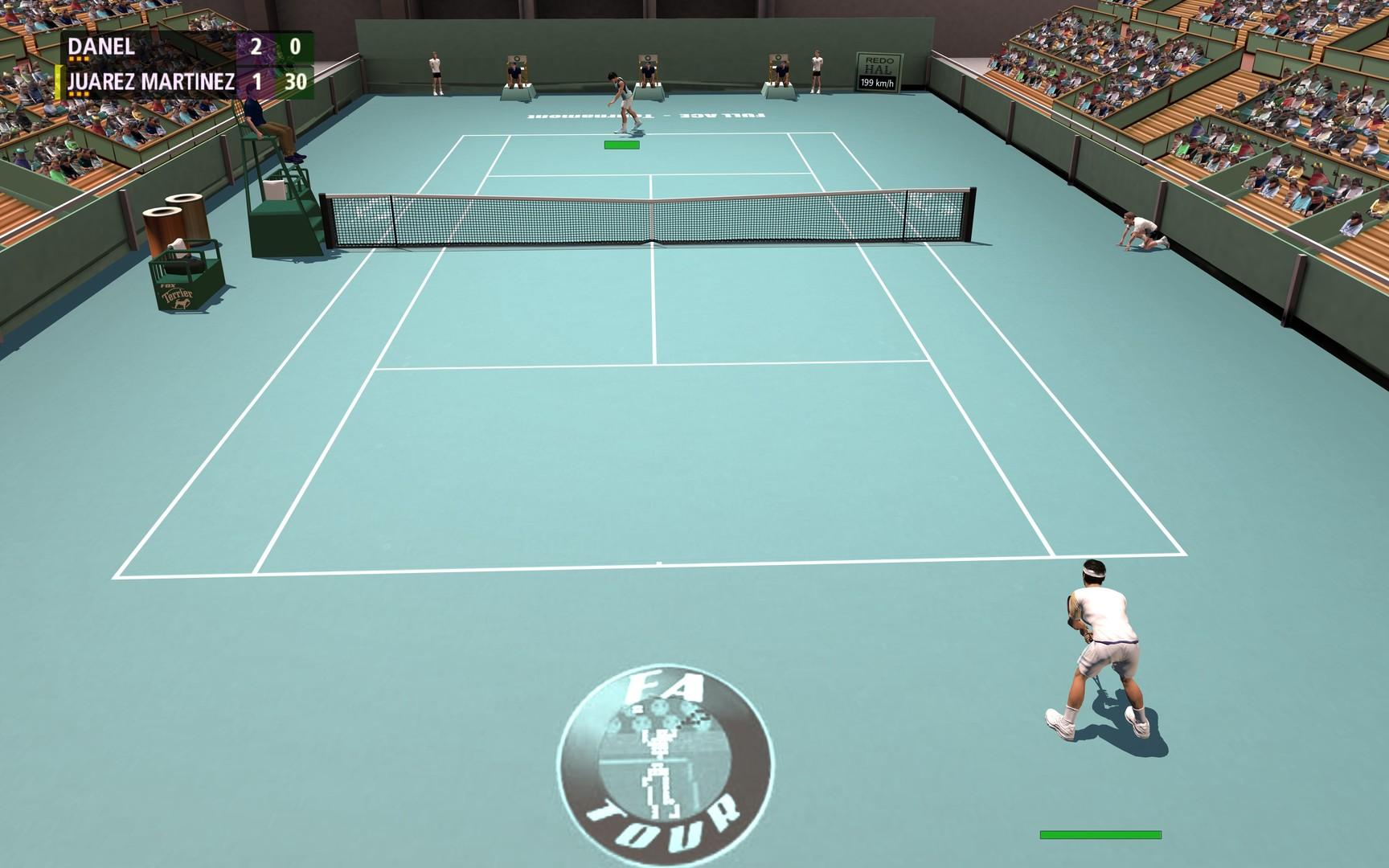Click the FA Tour logo on court
Image resolution: width=1389 pixels, height=868 pixels.
pyautogui.click(x=666, y=764)
